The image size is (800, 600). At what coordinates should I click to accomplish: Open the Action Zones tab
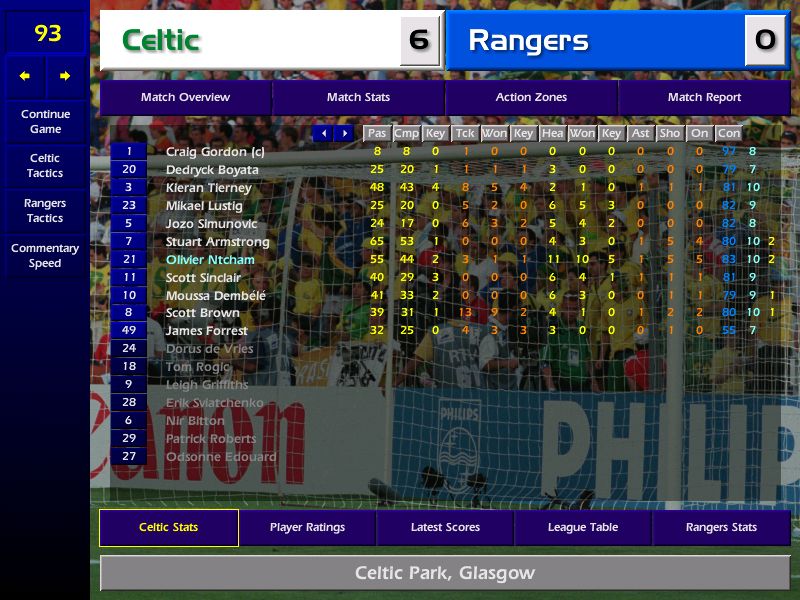coord(531,98)
